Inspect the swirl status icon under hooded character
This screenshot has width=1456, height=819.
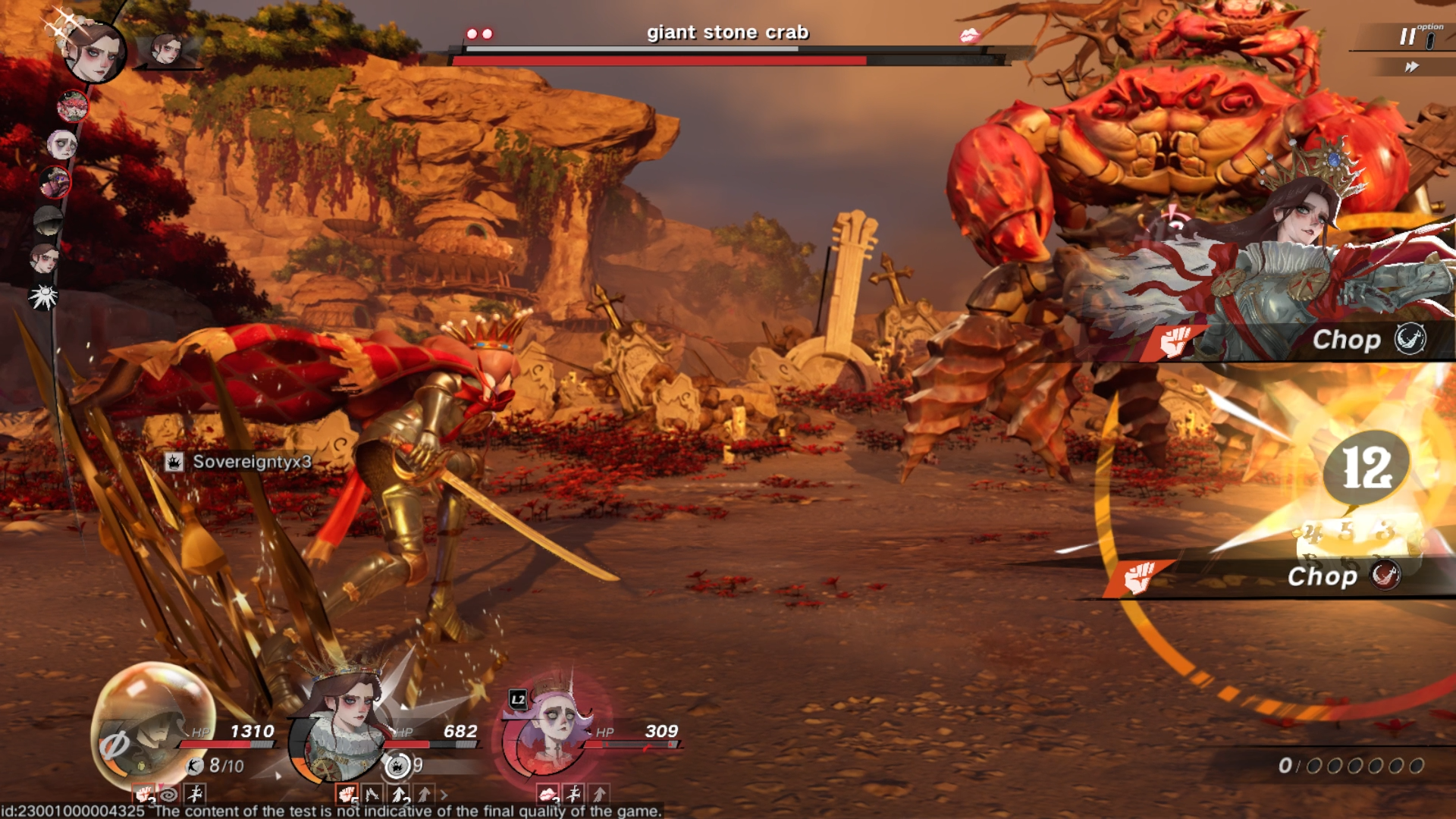(168, 794)
